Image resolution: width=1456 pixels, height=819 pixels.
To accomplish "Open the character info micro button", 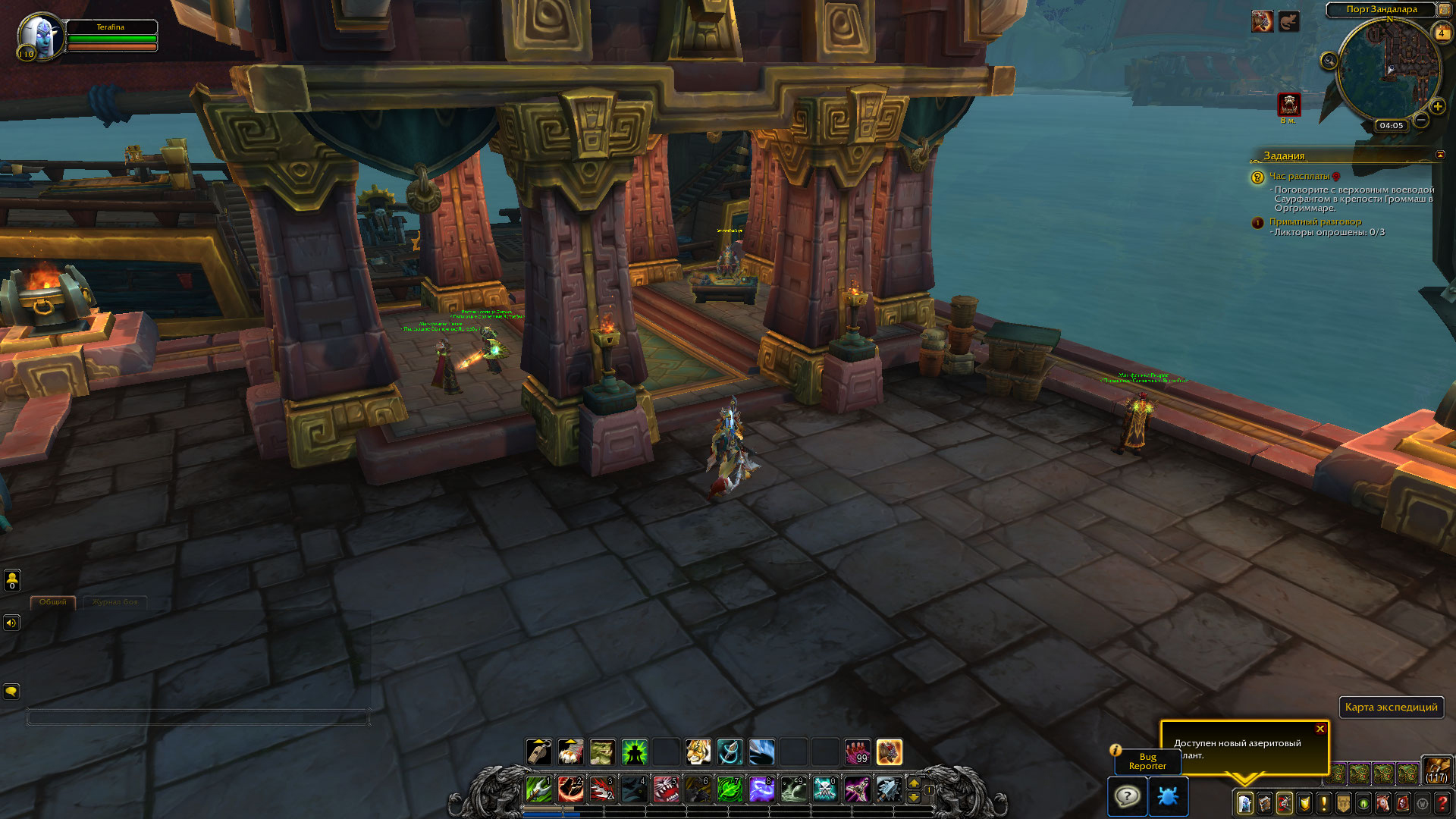I will 1244,802.
